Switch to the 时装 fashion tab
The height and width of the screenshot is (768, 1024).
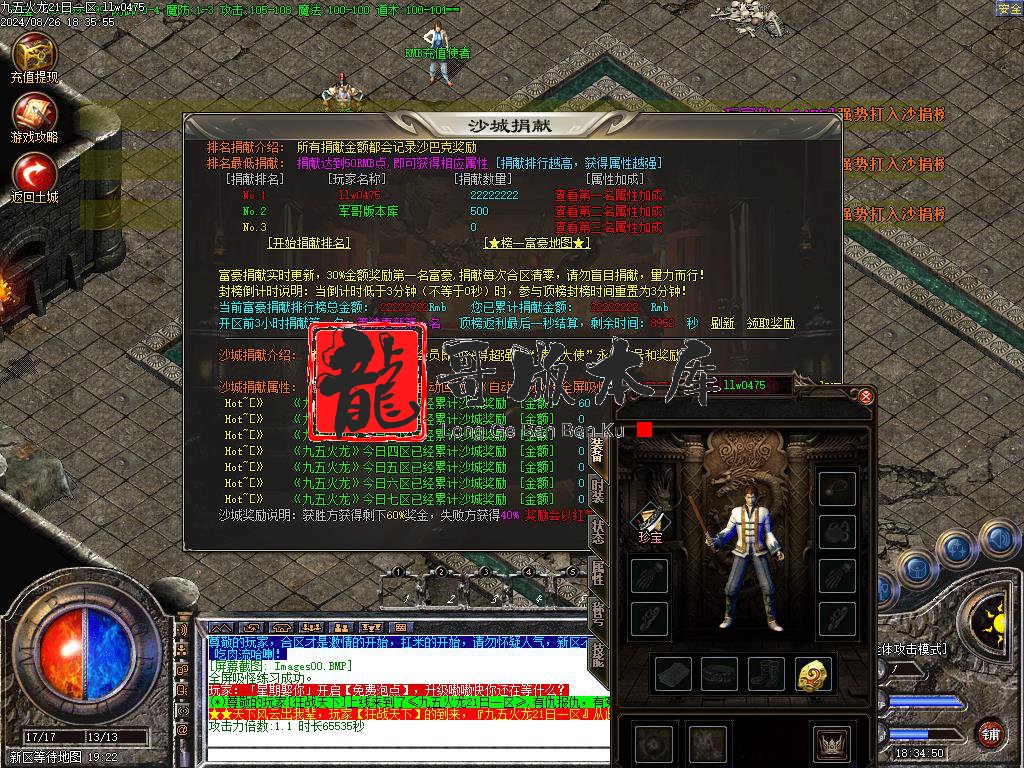point(598,490)
